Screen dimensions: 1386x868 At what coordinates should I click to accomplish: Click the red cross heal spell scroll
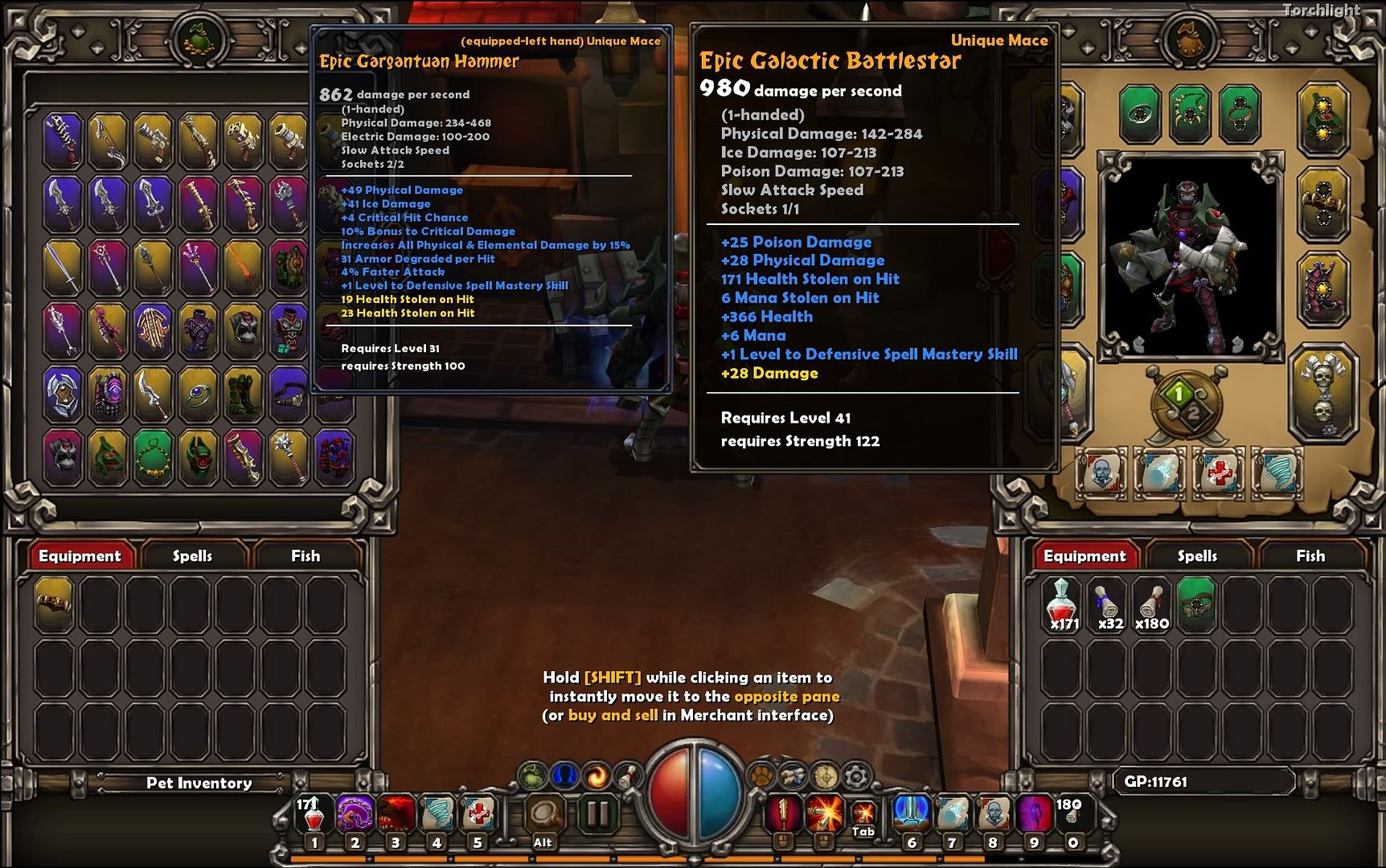pyautogui.click(x=1219, y=473)
